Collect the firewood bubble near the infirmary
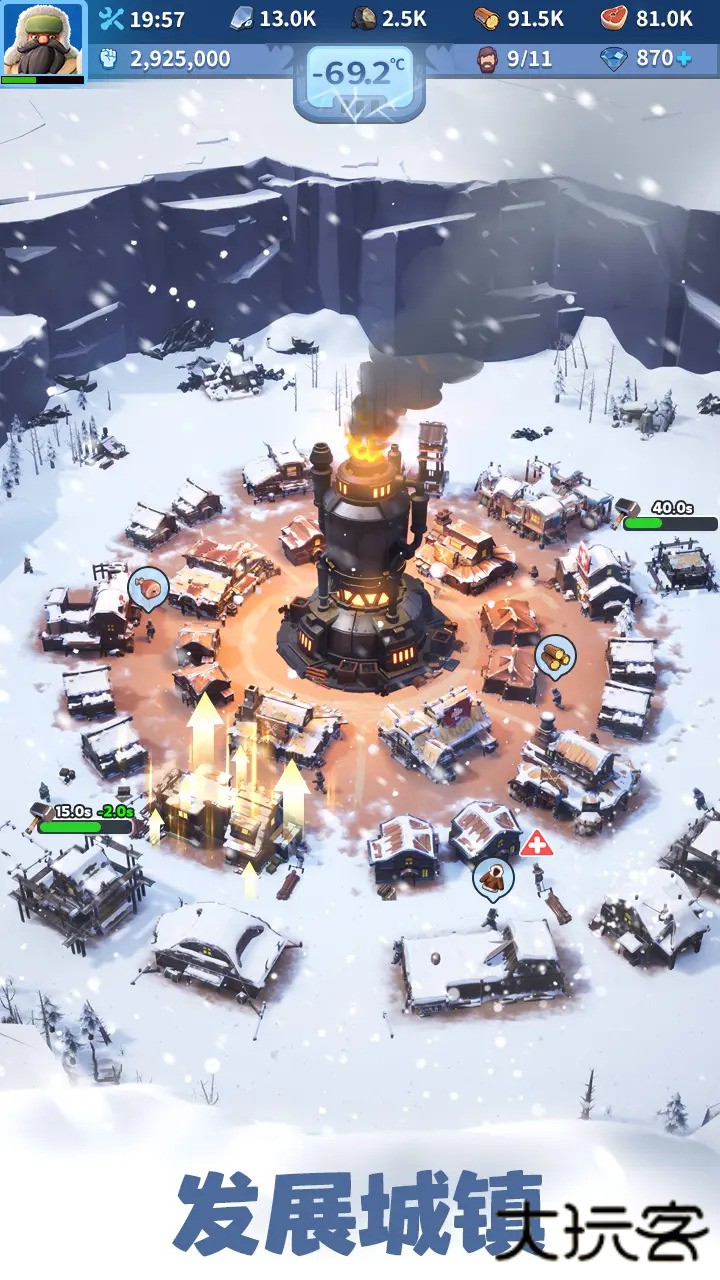Image resolution: width=720 pixels, height=1280 pixels. [x=493, y=877]
